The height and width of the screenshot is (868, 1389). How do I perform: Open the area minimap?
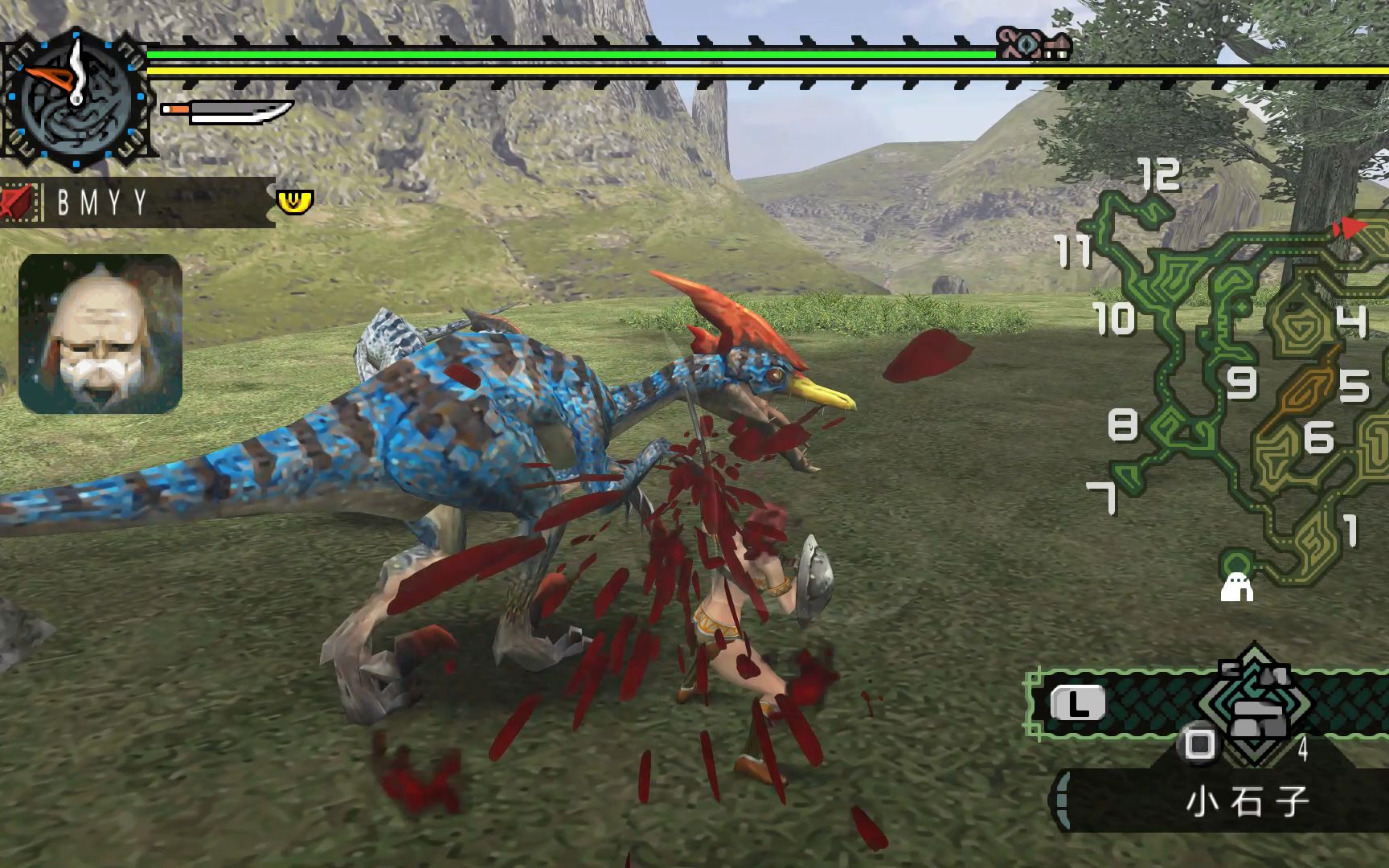(x=1238, y=378)
